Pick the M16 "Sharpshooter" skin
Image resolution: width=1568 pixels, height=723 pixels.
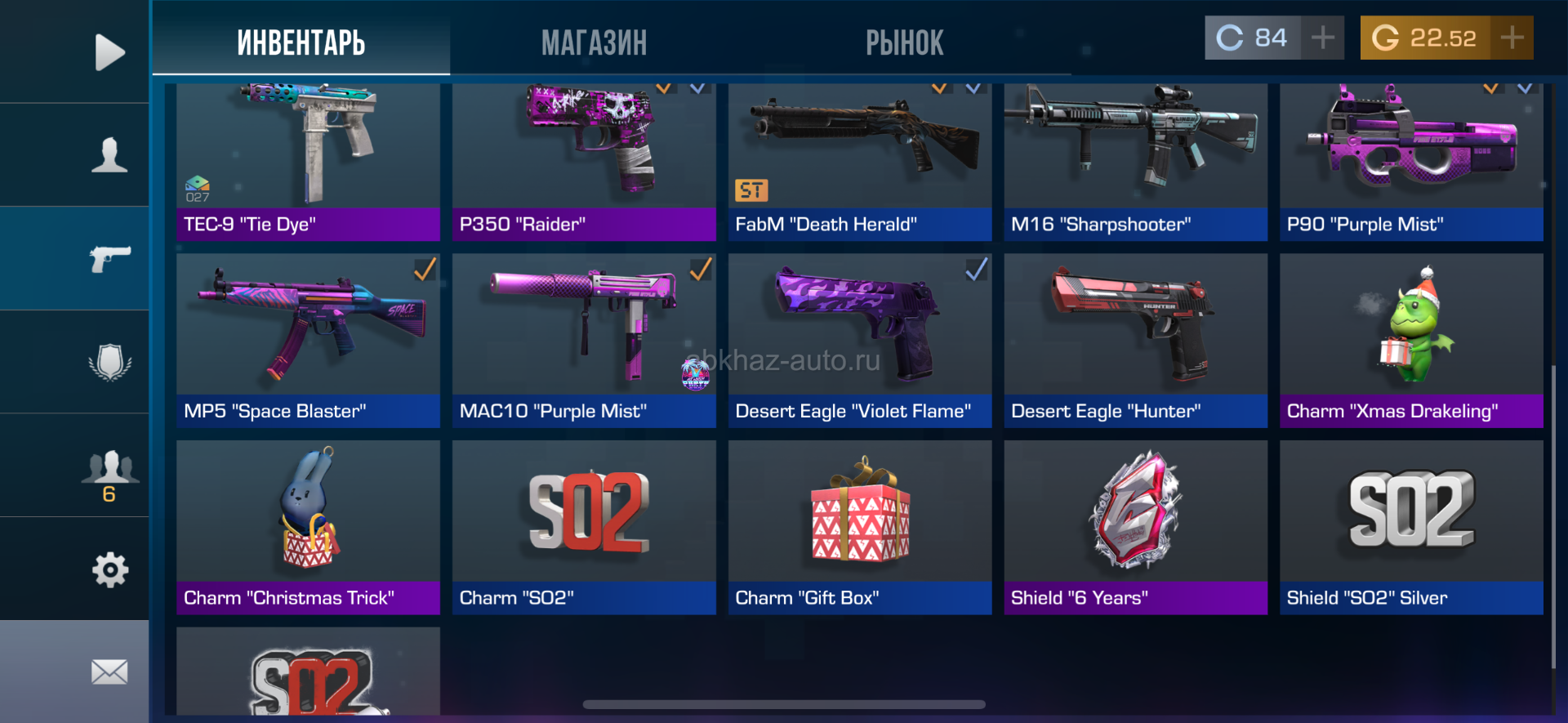(1135, 162)
